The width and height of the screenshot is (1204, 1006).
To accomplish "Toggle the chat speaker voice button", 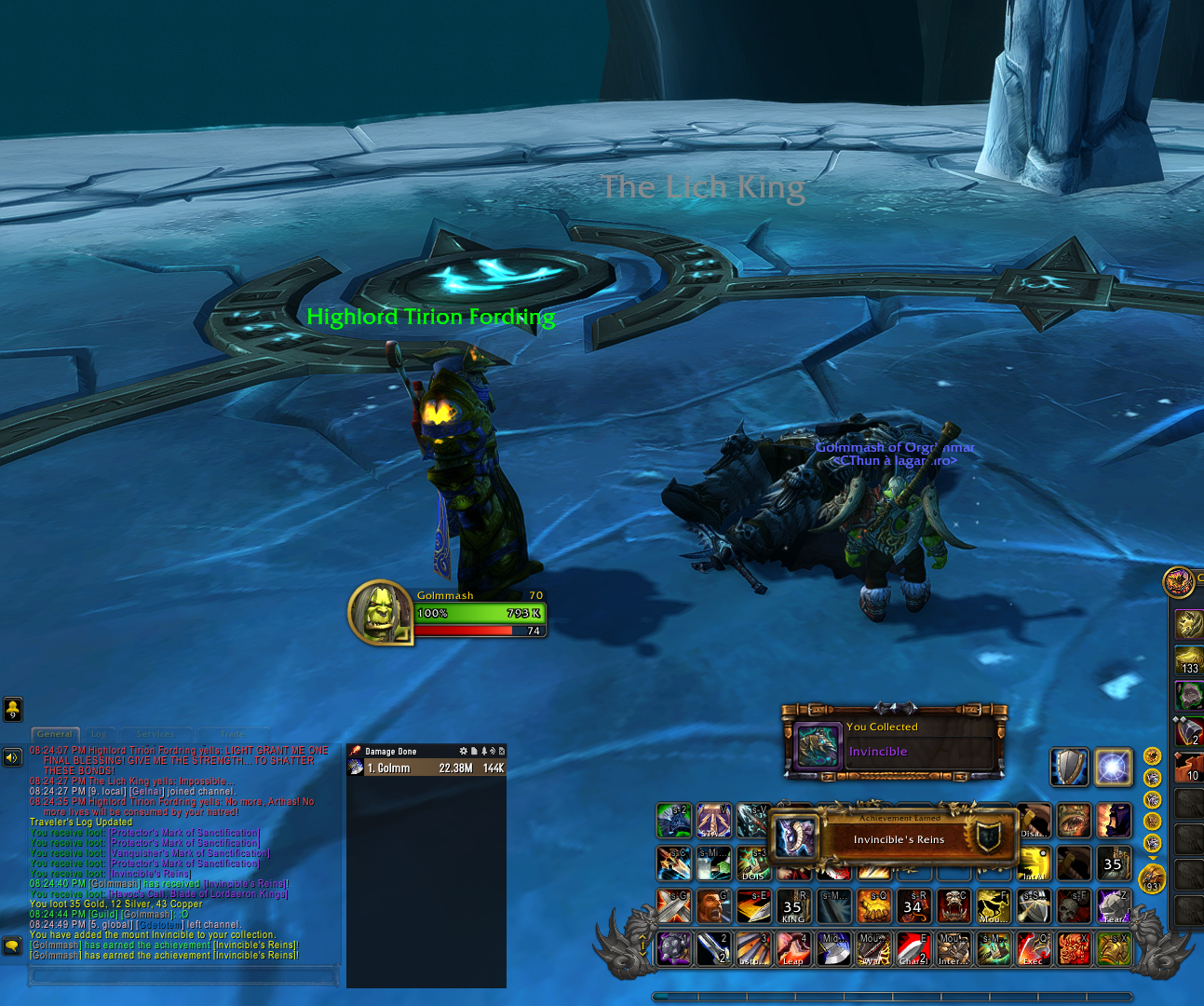I will coord(12,757).
